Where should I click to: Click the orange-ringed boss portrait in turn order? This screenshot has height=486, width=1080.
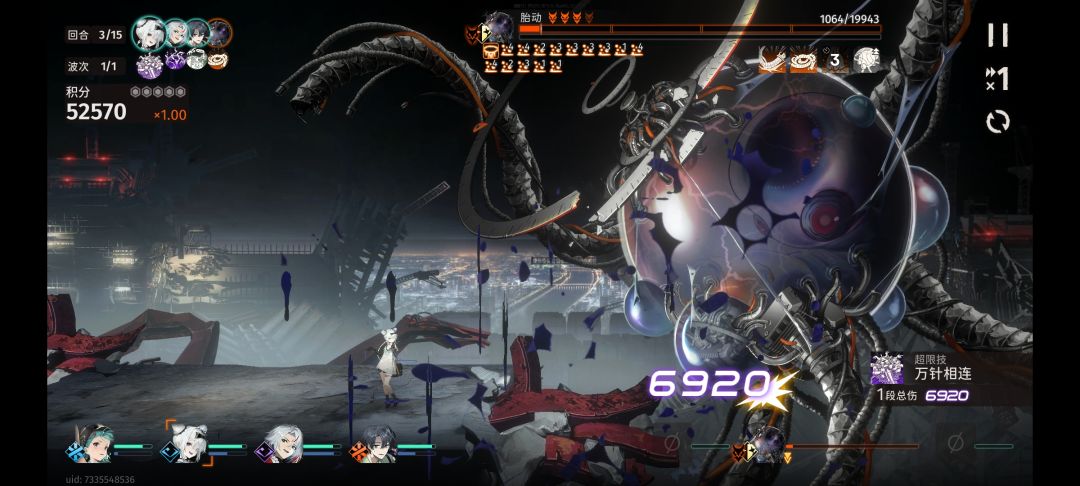[218, 33]
